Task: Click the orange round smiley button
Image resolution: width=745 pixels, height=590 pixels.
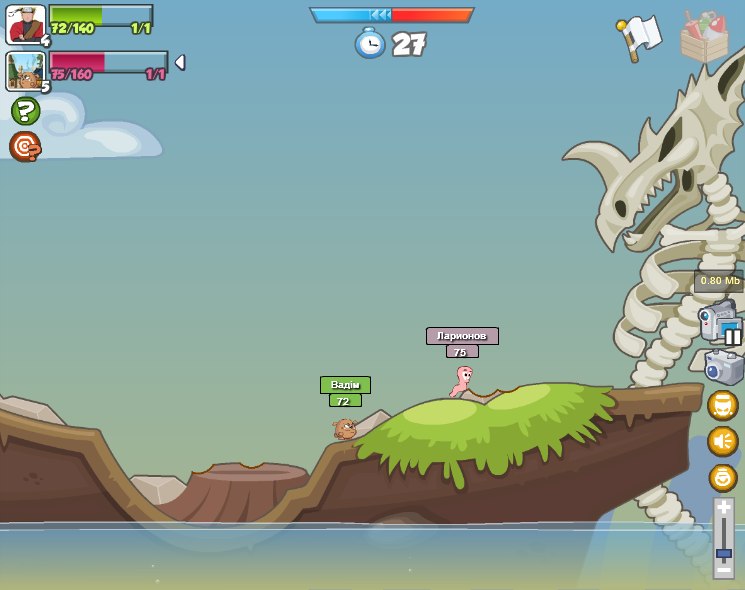Action: (722, 477)
